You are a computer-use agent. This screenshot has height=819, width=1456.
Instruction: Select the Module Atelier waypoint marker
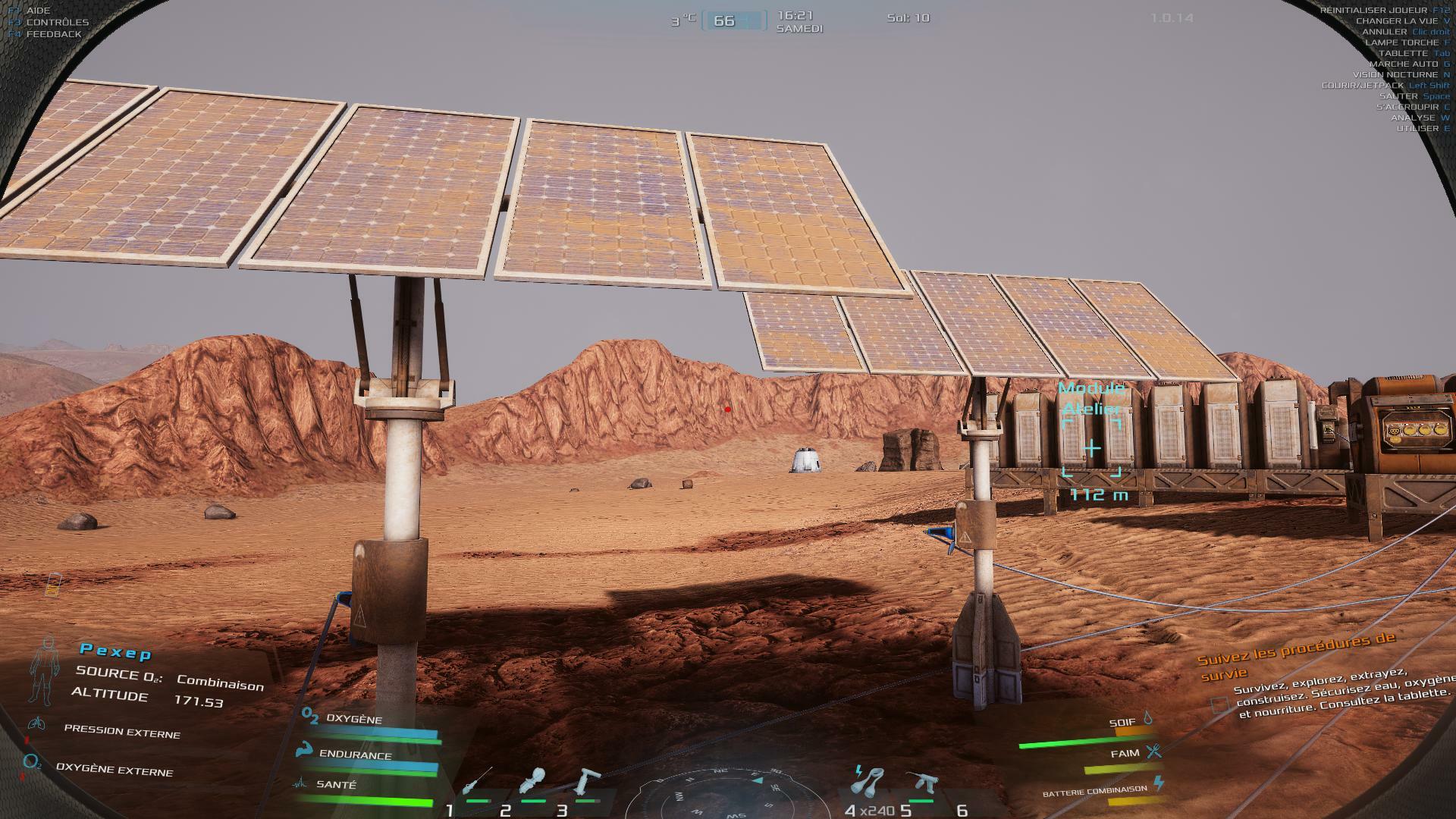[1091, 448]
